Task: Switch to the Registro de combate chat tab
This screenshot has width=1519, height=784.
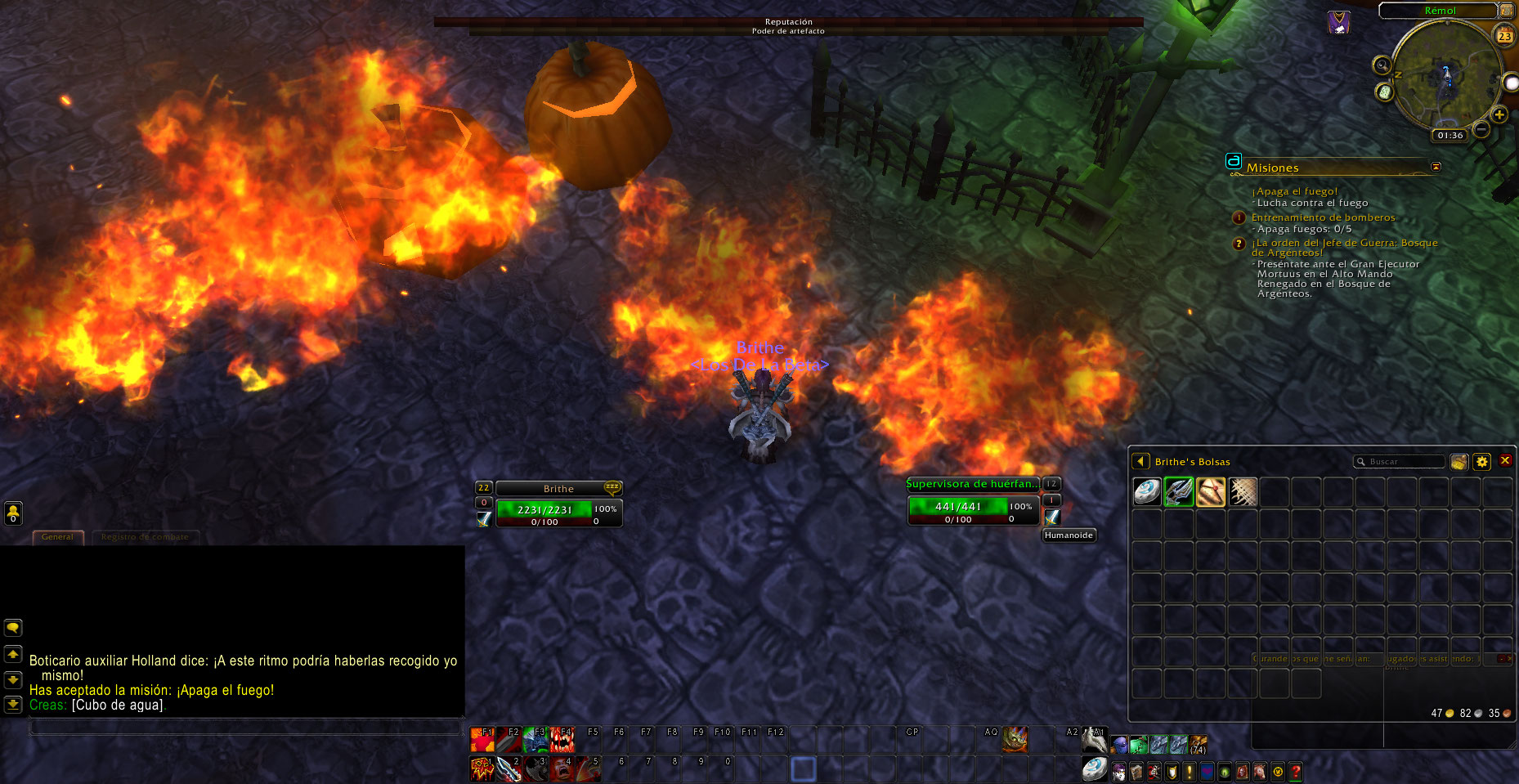Action: [x=145, y=537]
